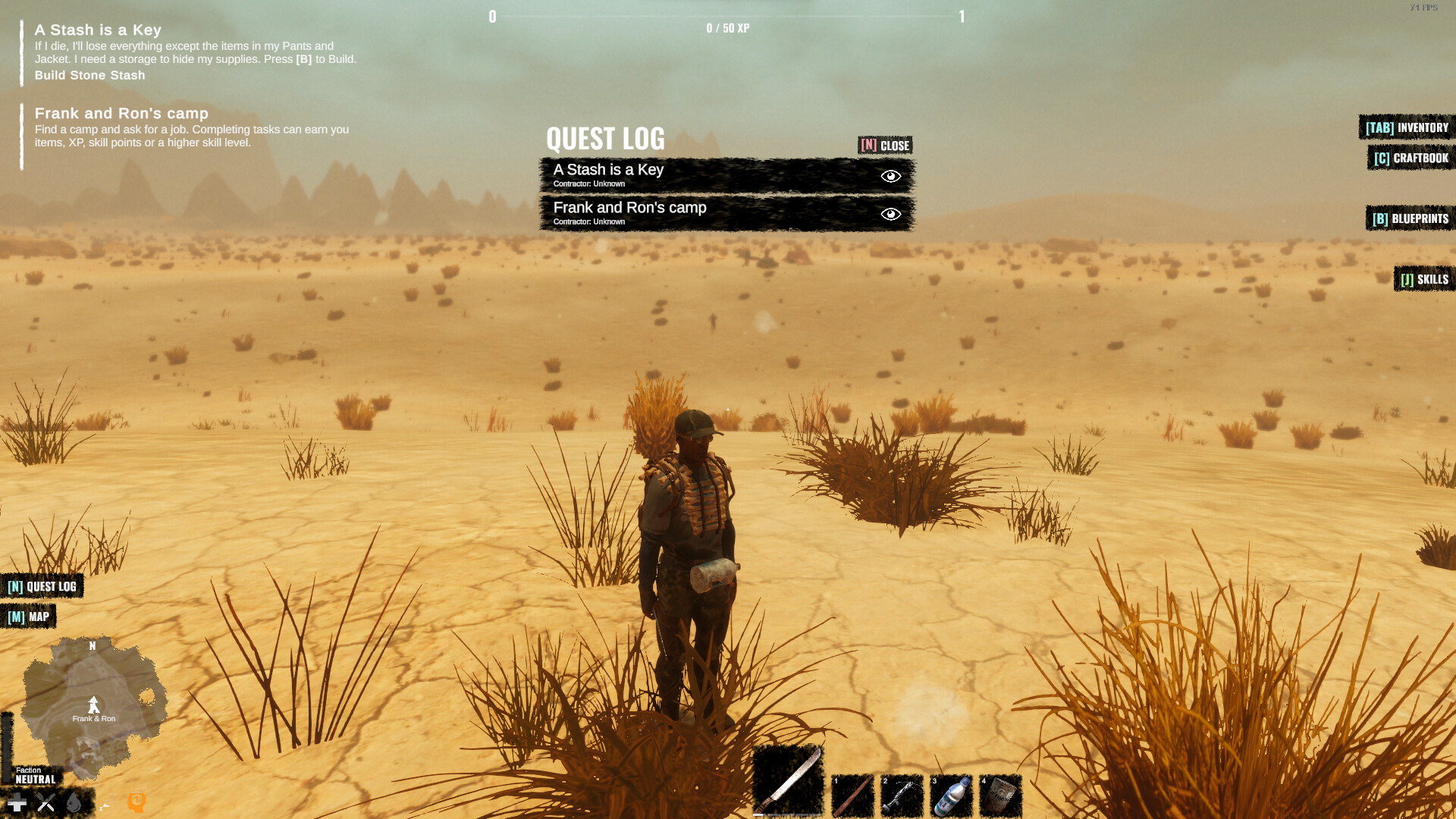Click the water droplet thirst icon

click(x=72, y=802)
